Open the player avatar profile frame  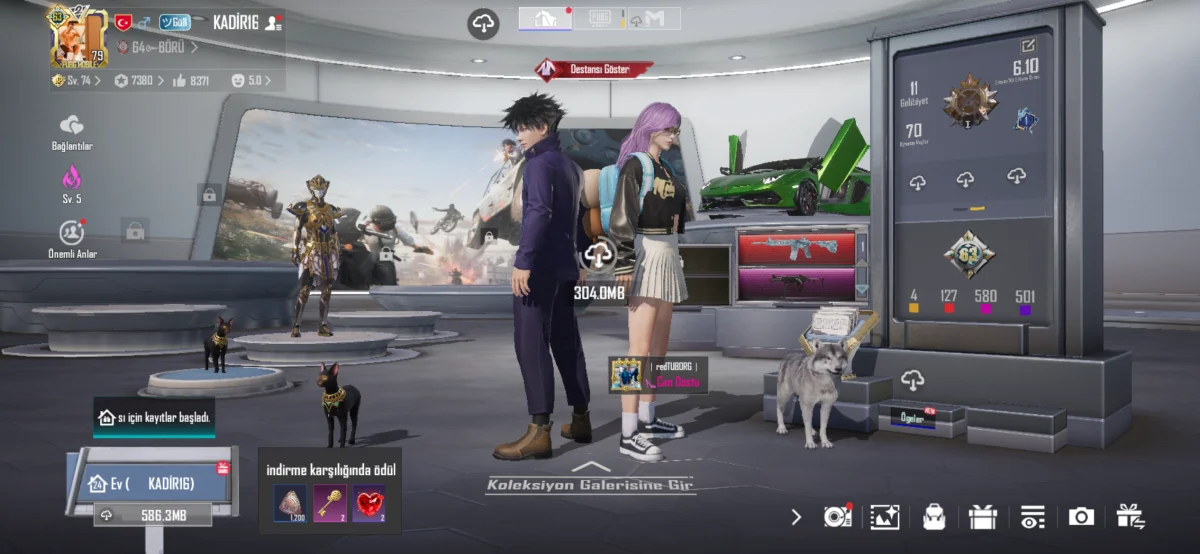76,36
